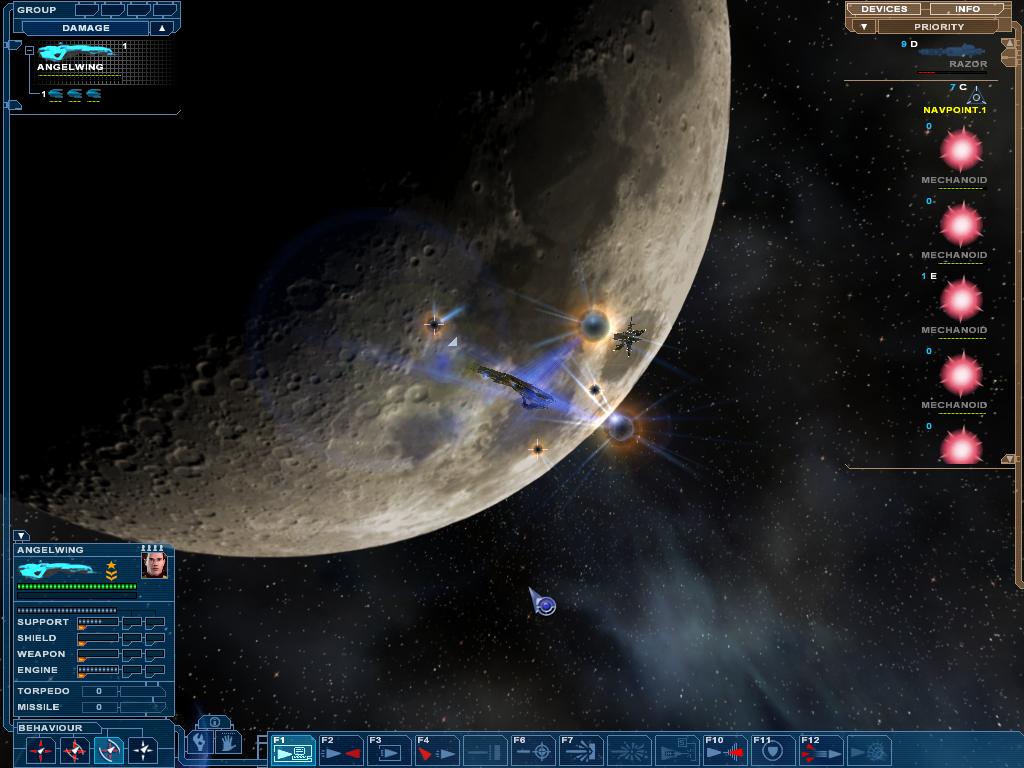1024x768 pixels.
Task: Activate the F2 command button
Action: tap(341, 750)
